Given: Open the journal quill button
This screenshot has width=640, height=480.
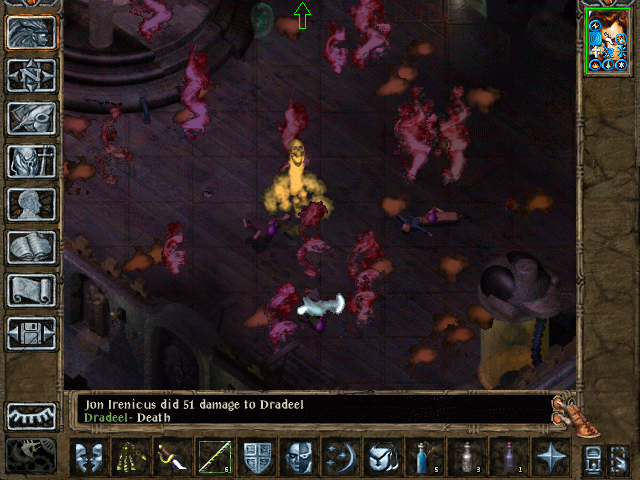Looking at the screenshot, I should (32, 118).
